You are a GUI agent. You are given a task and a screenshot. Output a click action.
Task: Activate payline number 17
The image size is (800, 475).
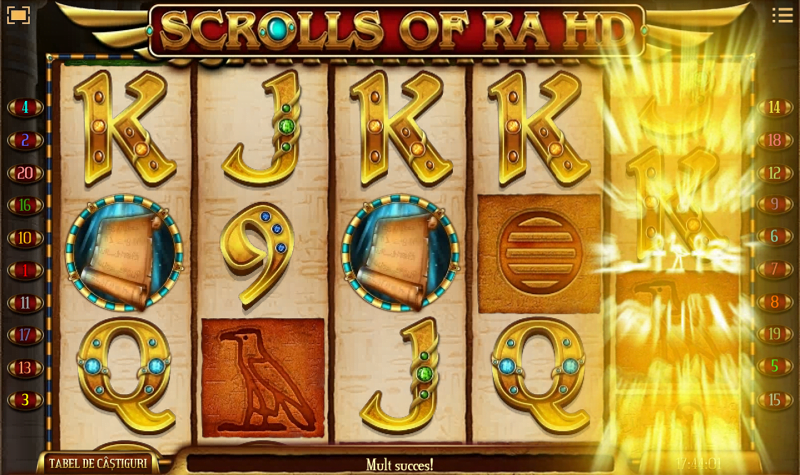(x=24, y=335)
